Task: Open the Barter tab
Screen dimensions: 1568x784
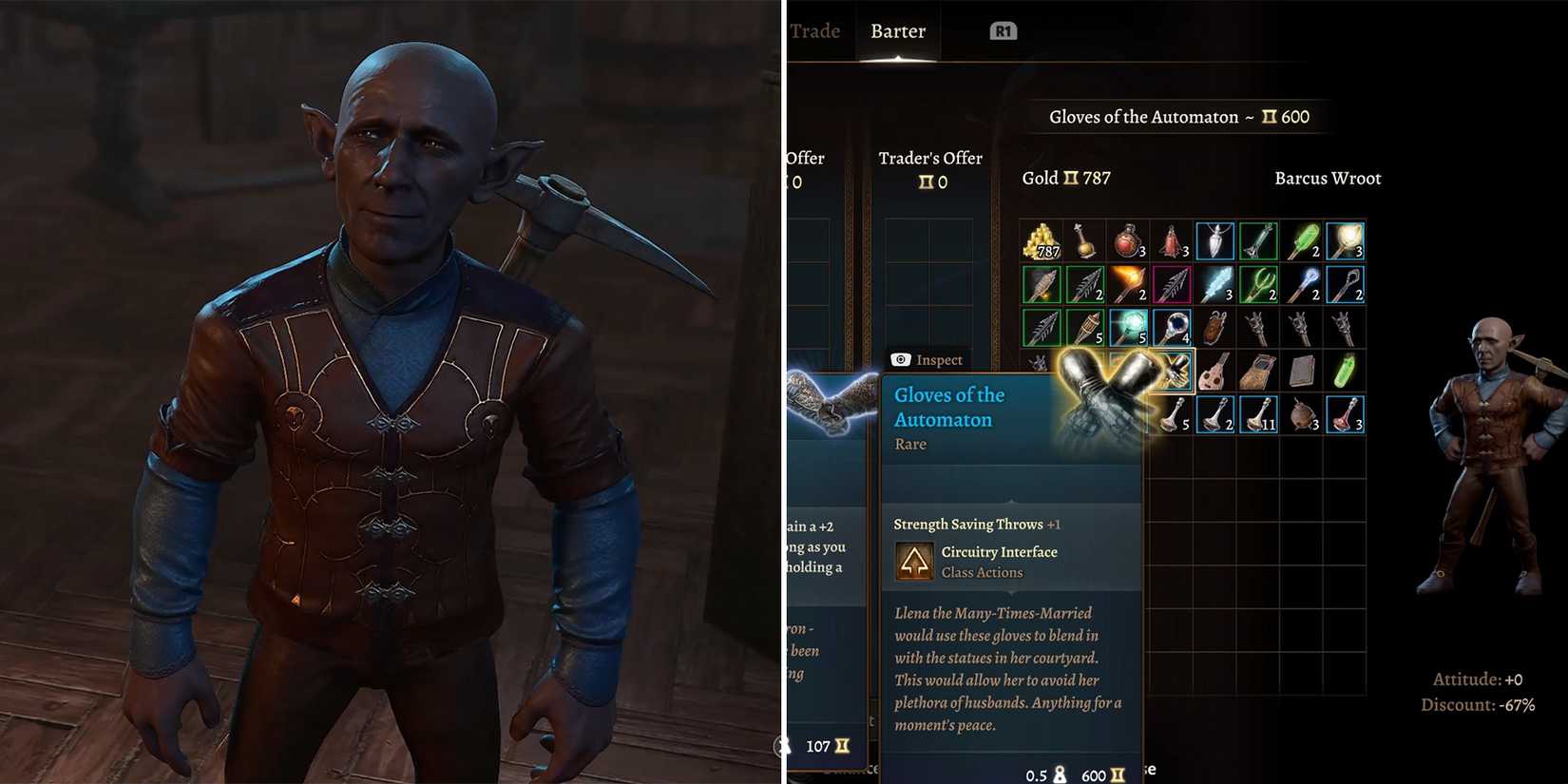Action: click(x=897, y=30)
